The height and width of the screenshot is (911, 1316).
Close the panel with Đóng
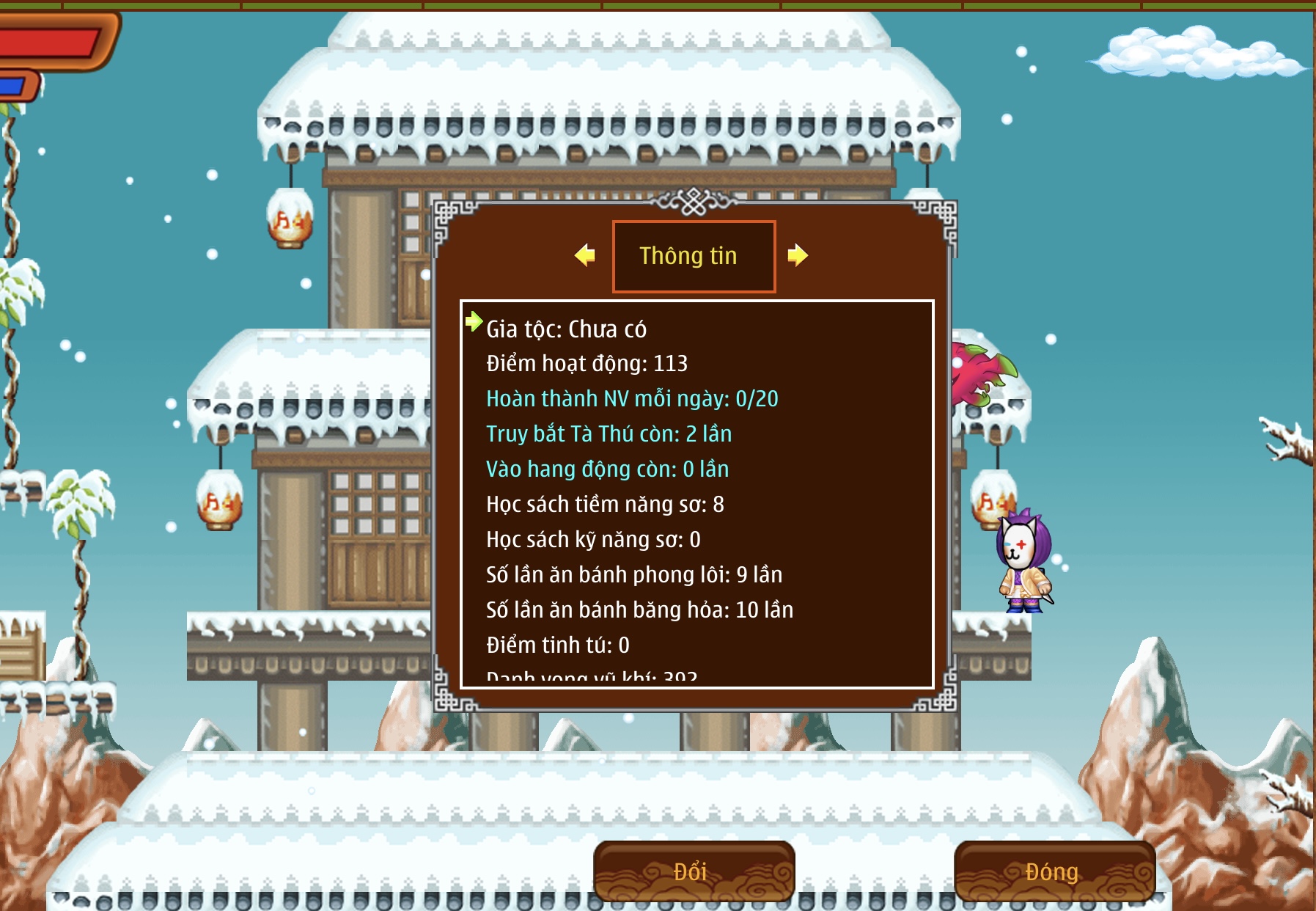coord(1054,871)
